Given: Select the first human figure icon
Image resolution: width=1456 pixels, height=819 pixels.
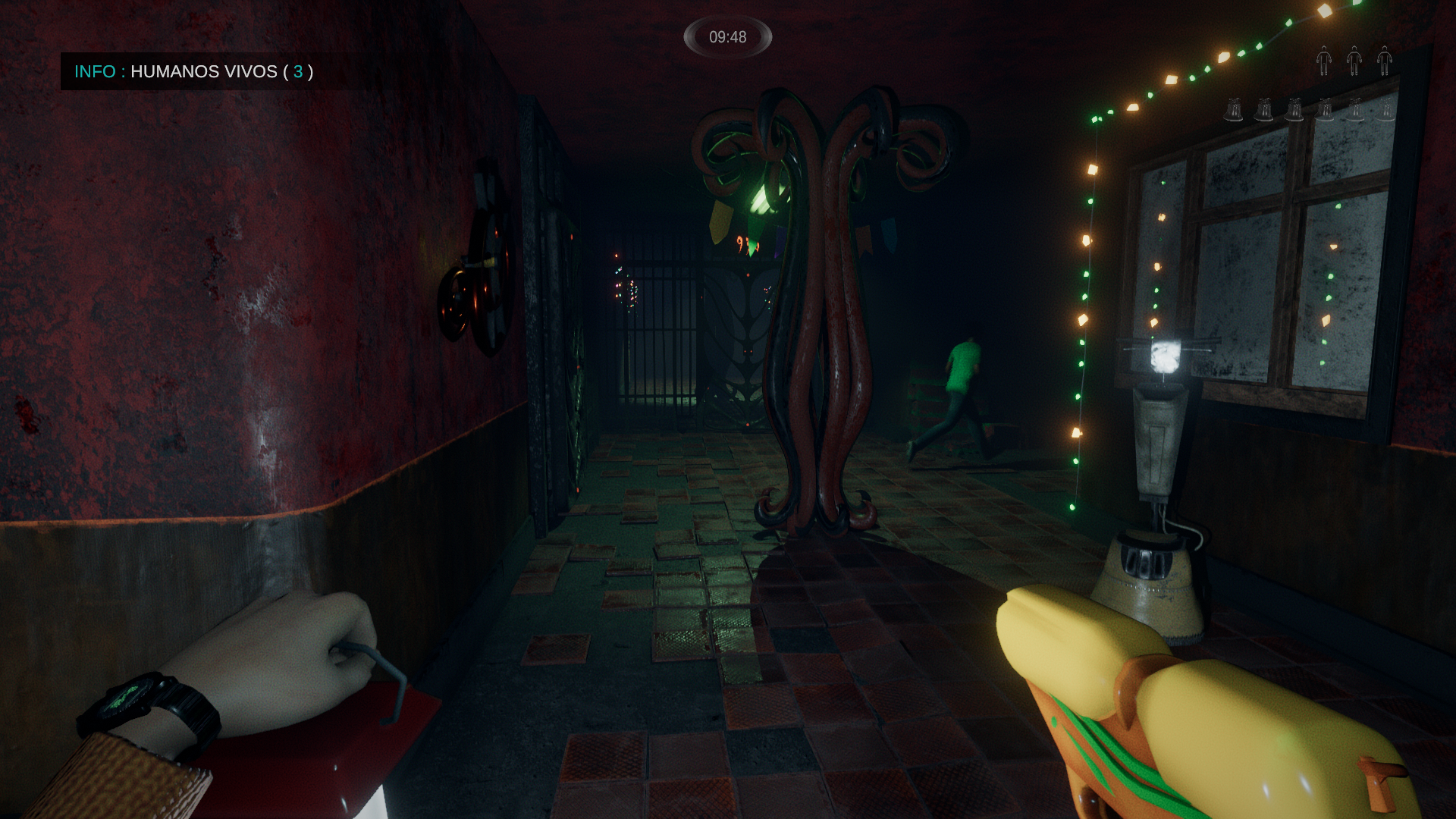Looking at the screenshot, I should [x=1324, y=61].
